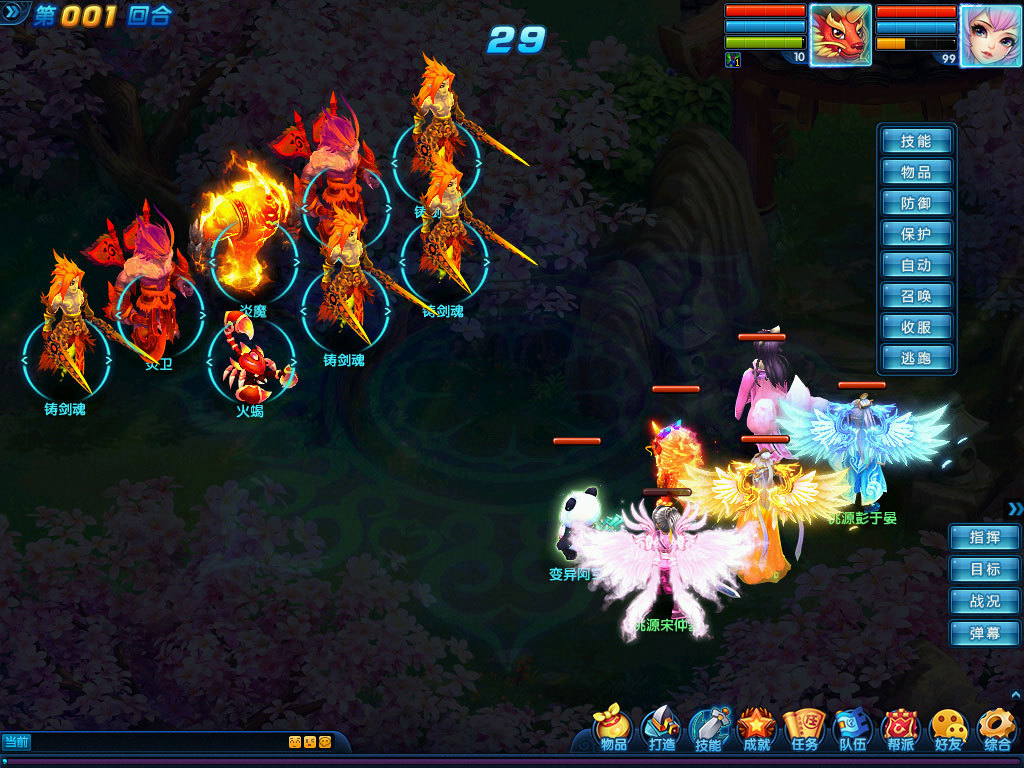Open the 帮派 guild icon
This screenshot has height=768, width=1024.
[900, 729]
